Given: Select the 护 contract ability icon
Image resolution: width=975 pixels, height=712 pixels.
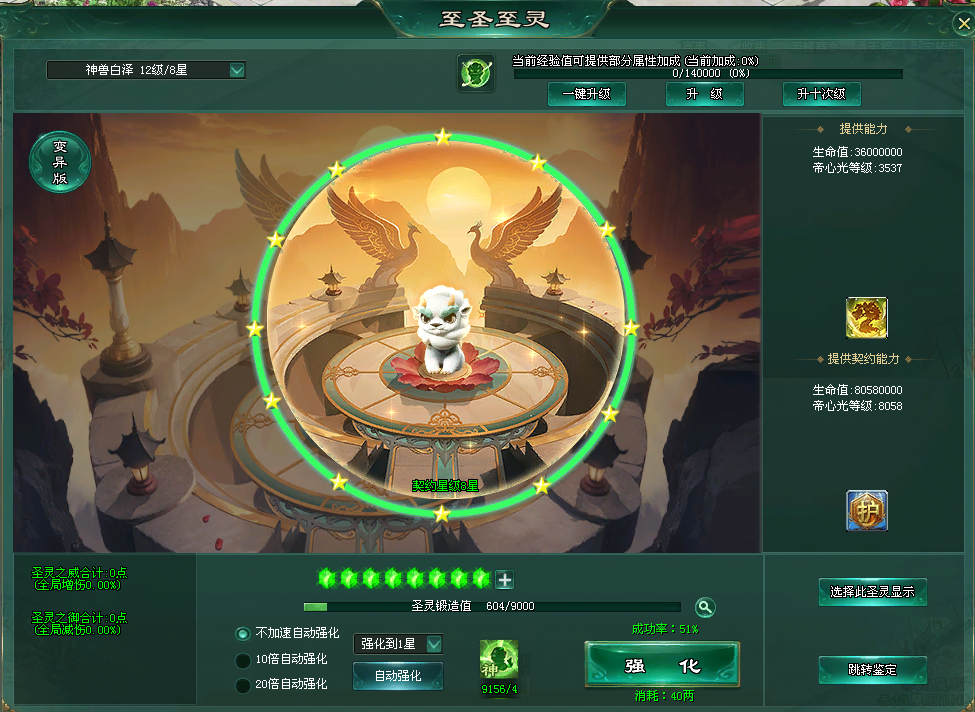Looking at the screenshot, I should (866, 510).
